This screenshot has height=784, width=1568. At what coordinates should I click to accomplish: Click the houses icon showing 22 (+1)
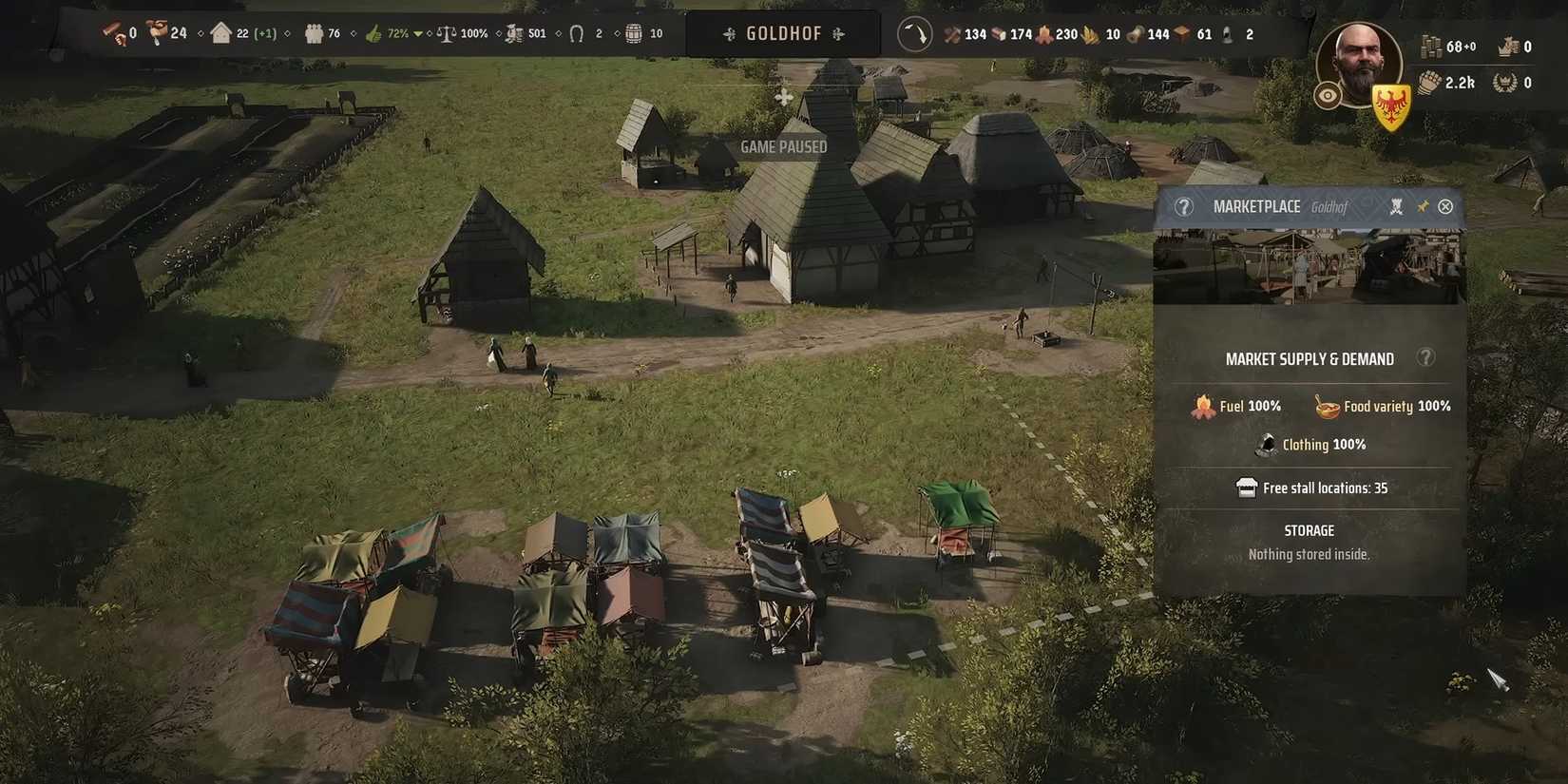click(220, 33)
